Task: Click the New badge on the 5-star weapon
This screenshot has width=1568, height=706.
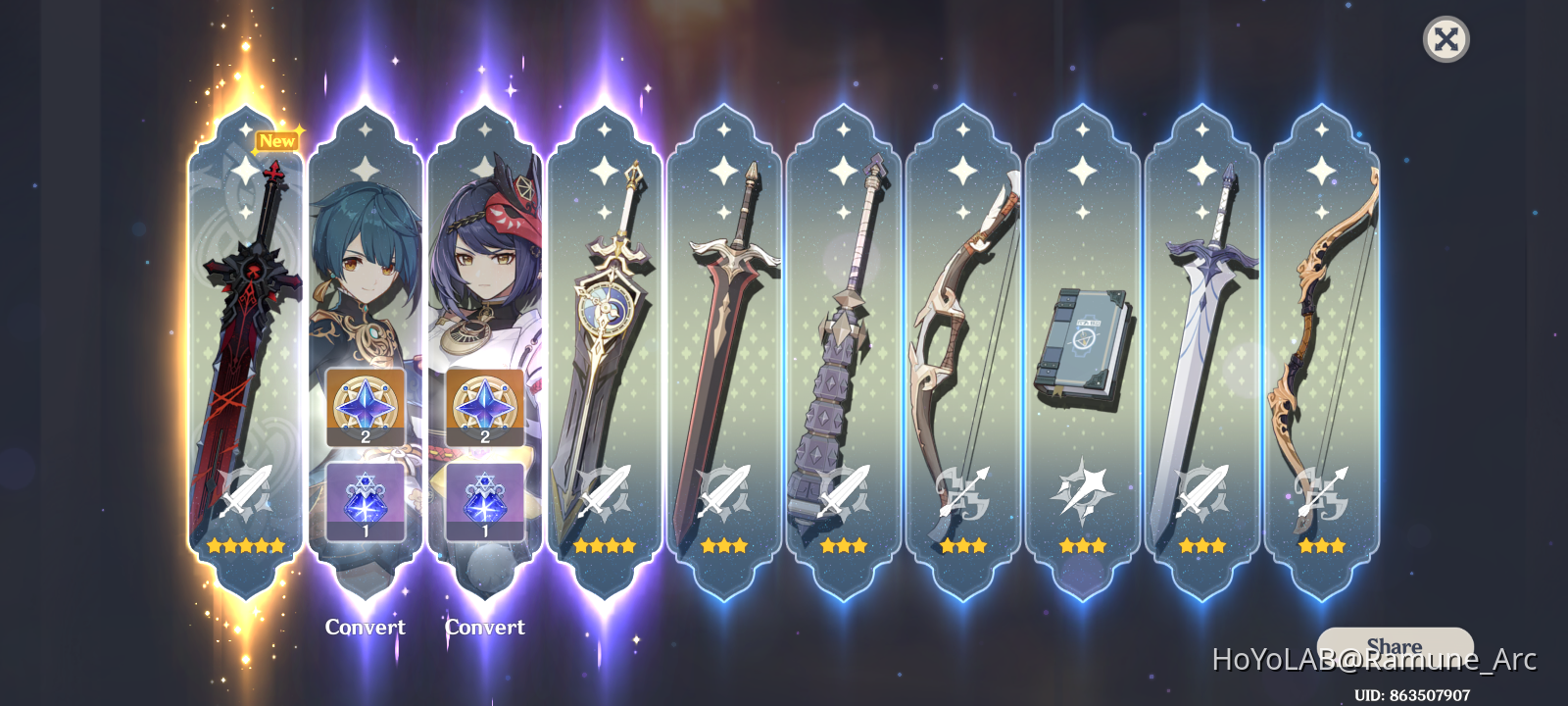Action: [x=277, y=141]
